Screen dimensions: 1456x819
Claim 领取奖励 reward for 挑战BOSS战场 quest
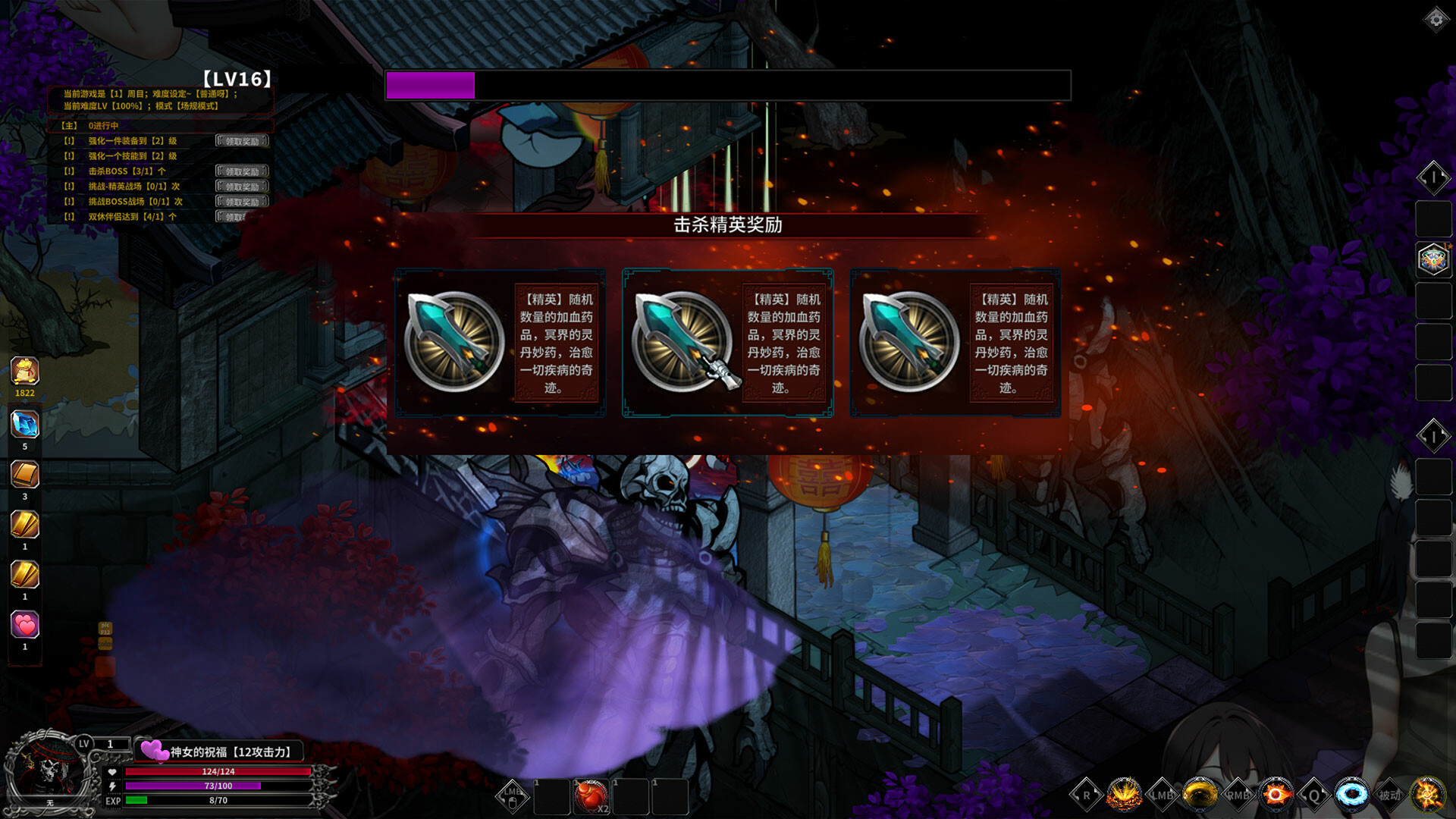241,201
